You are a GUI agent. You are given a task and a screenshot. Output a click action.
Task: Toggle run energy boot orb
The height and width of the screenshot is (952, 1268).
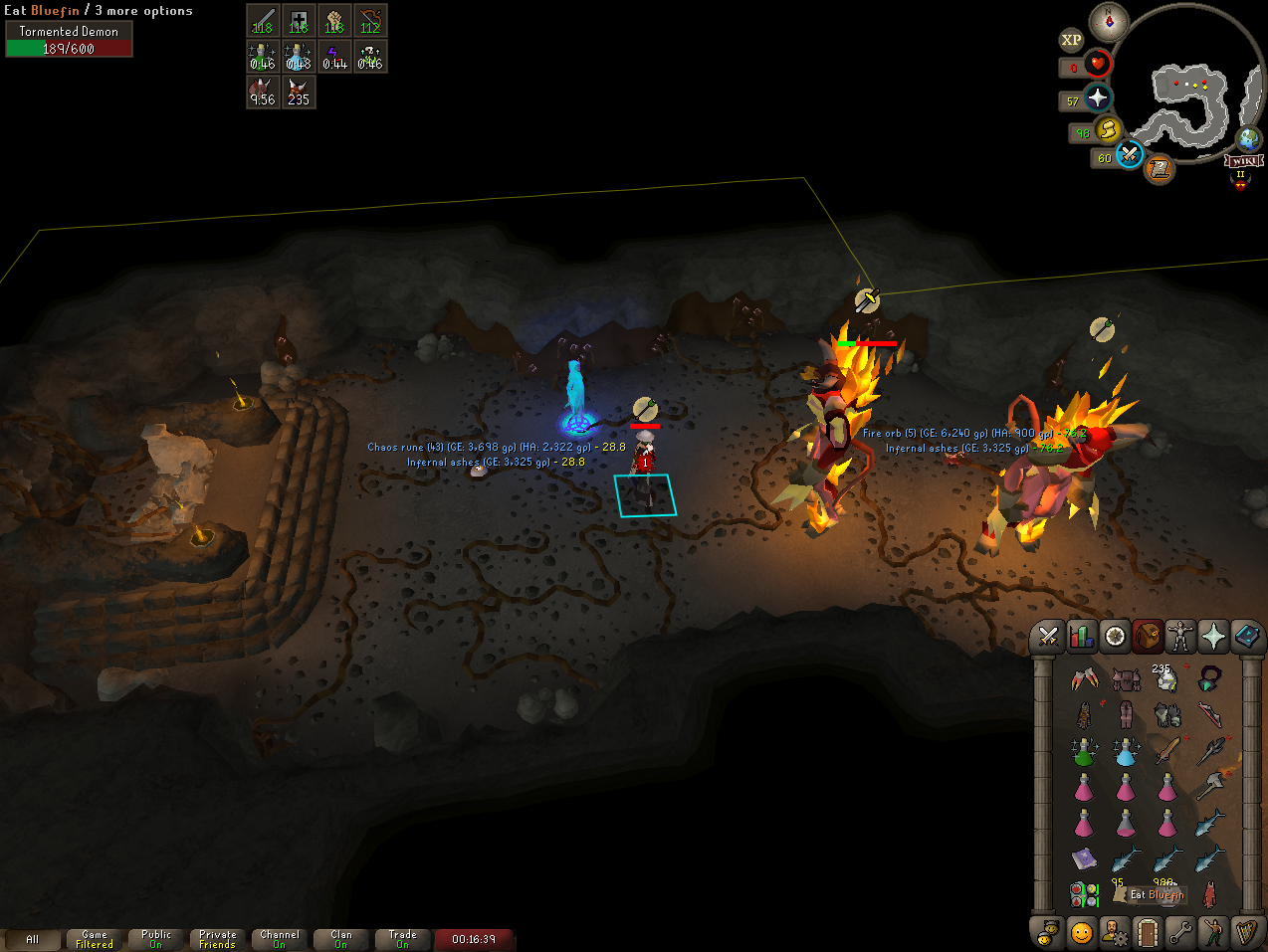coord(1109,130)
